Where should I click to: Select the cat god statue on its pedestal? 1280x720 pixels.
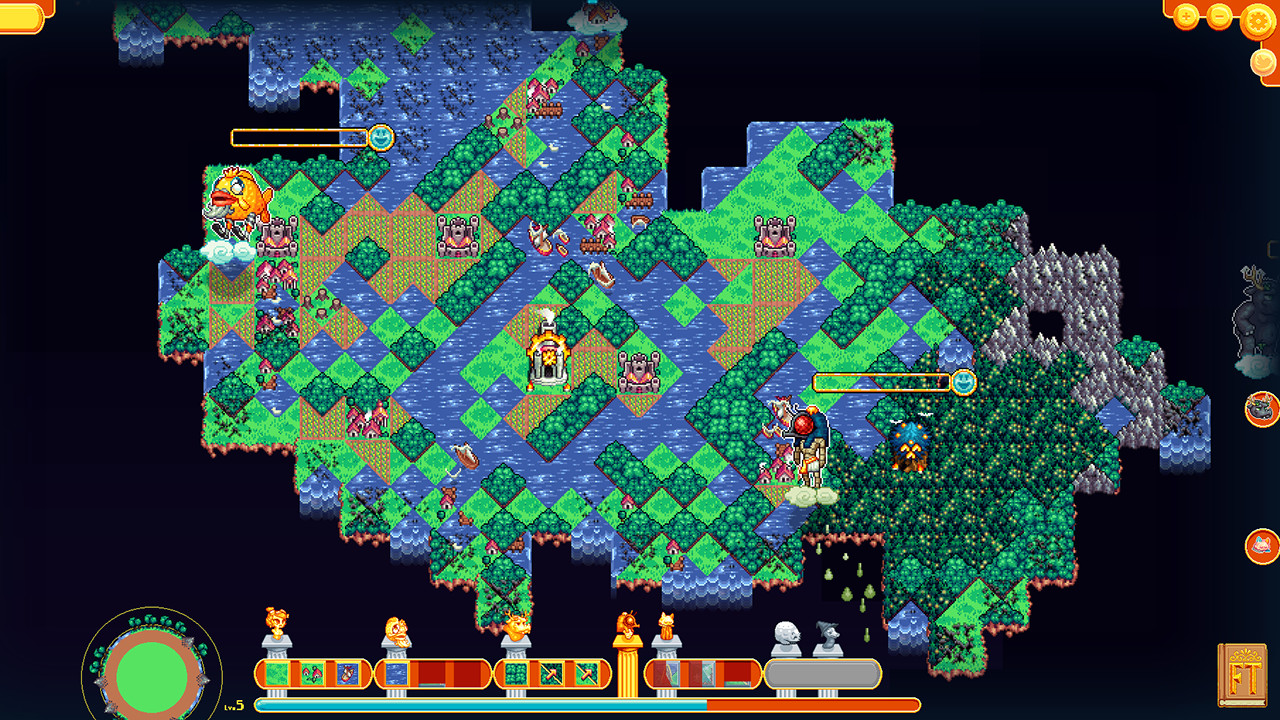coord(667,624)
